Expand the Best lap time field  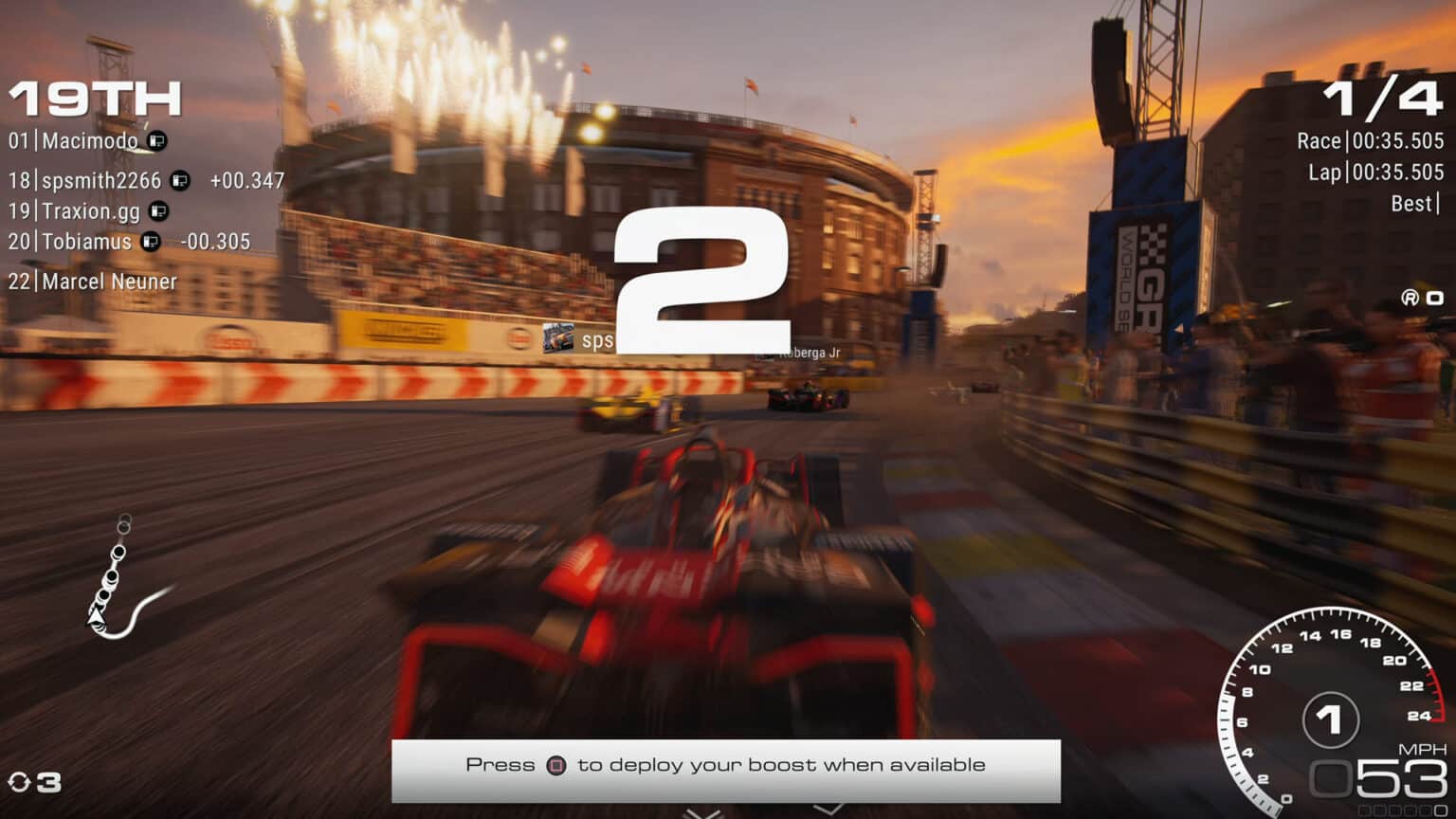pyautogui.click(x=1414, y=203)
